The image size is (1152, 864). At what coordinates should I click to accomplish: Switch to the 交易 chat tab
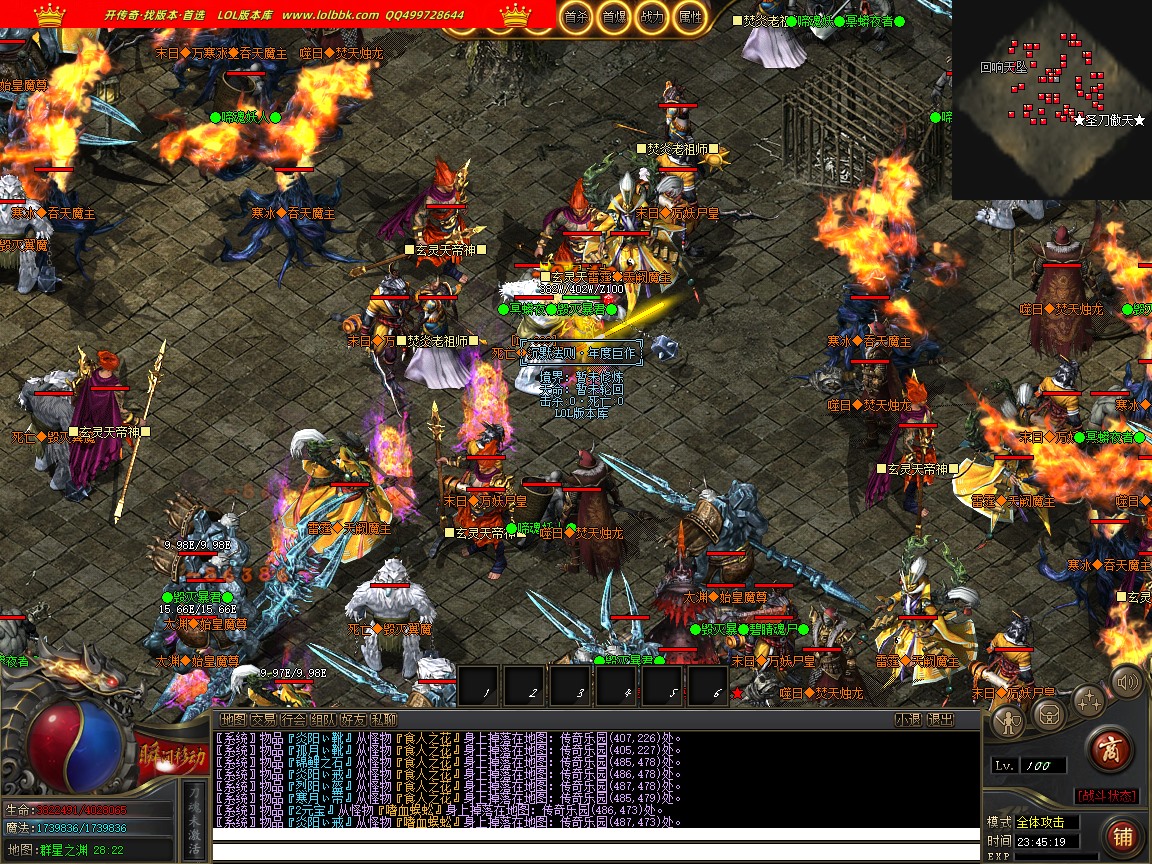point(263,719)
